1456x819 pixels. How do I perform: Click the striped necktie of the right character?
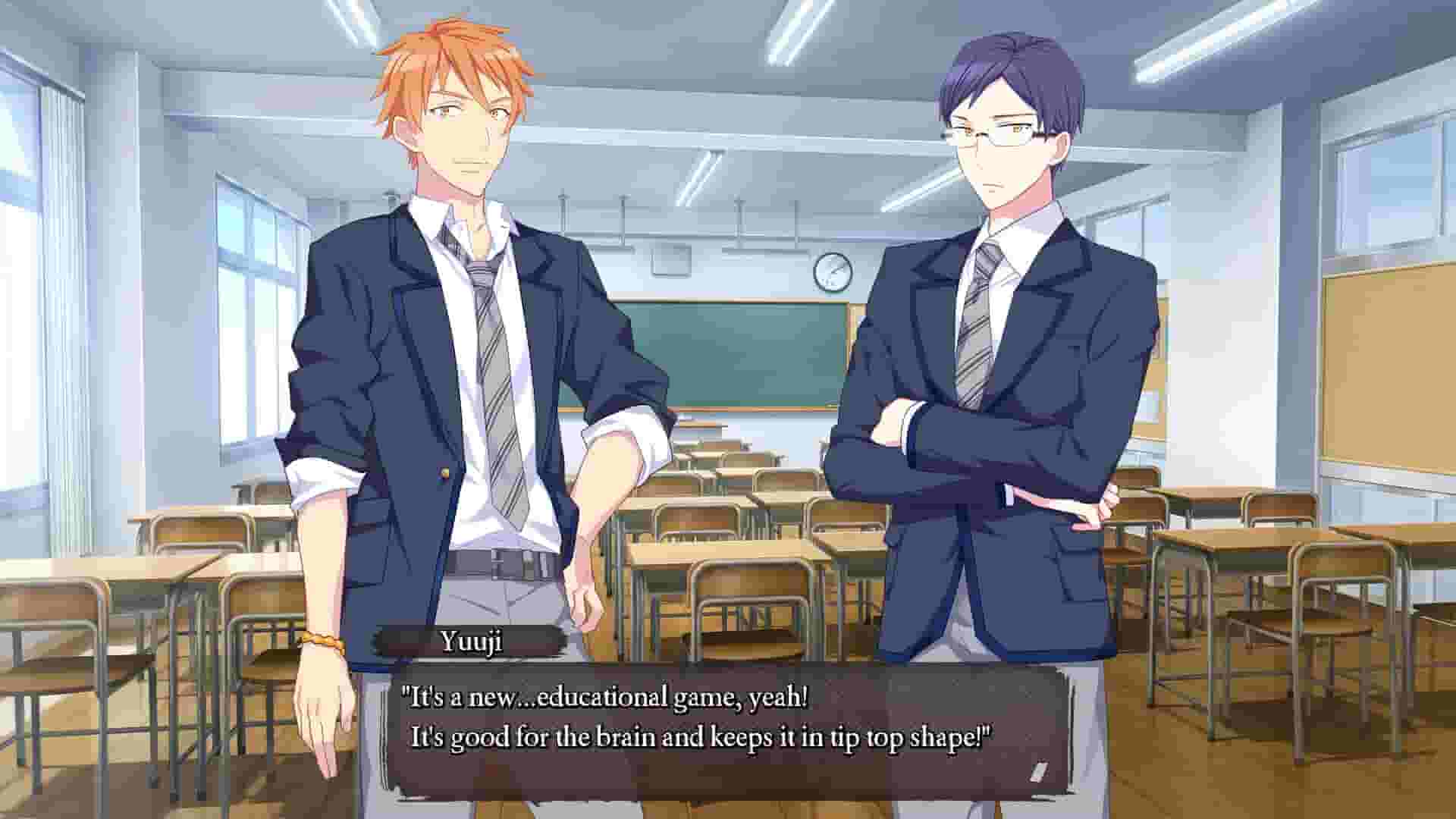(978, 318)
